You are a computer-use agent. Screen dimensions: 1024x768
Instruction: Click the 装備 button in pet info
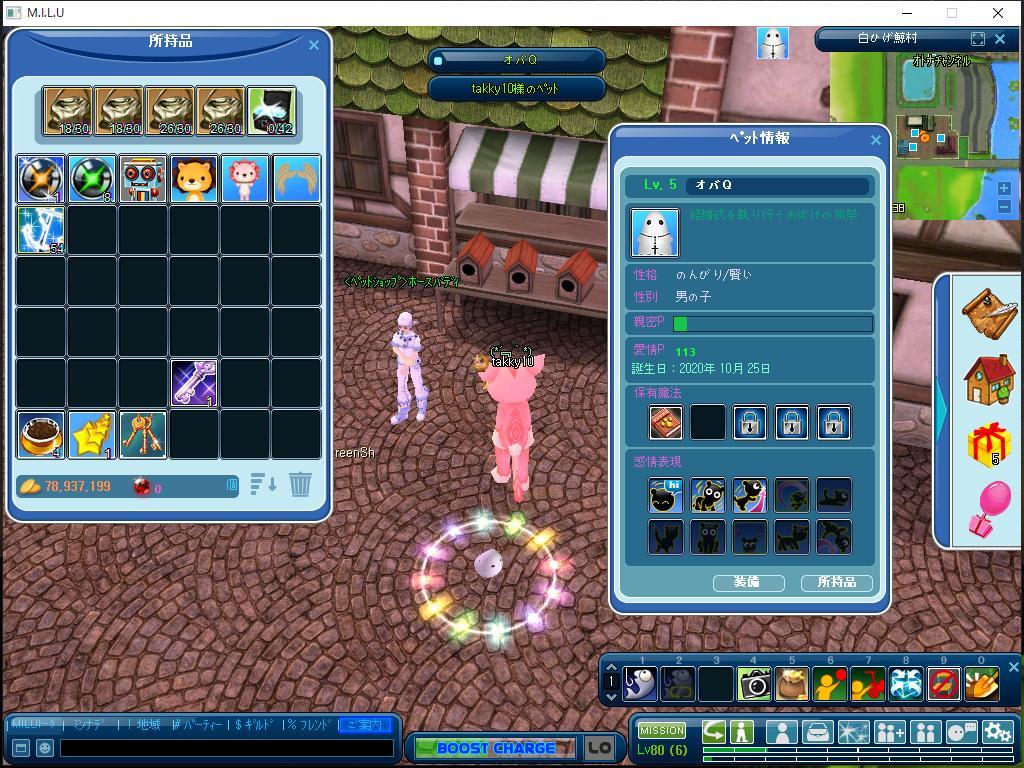748,582
